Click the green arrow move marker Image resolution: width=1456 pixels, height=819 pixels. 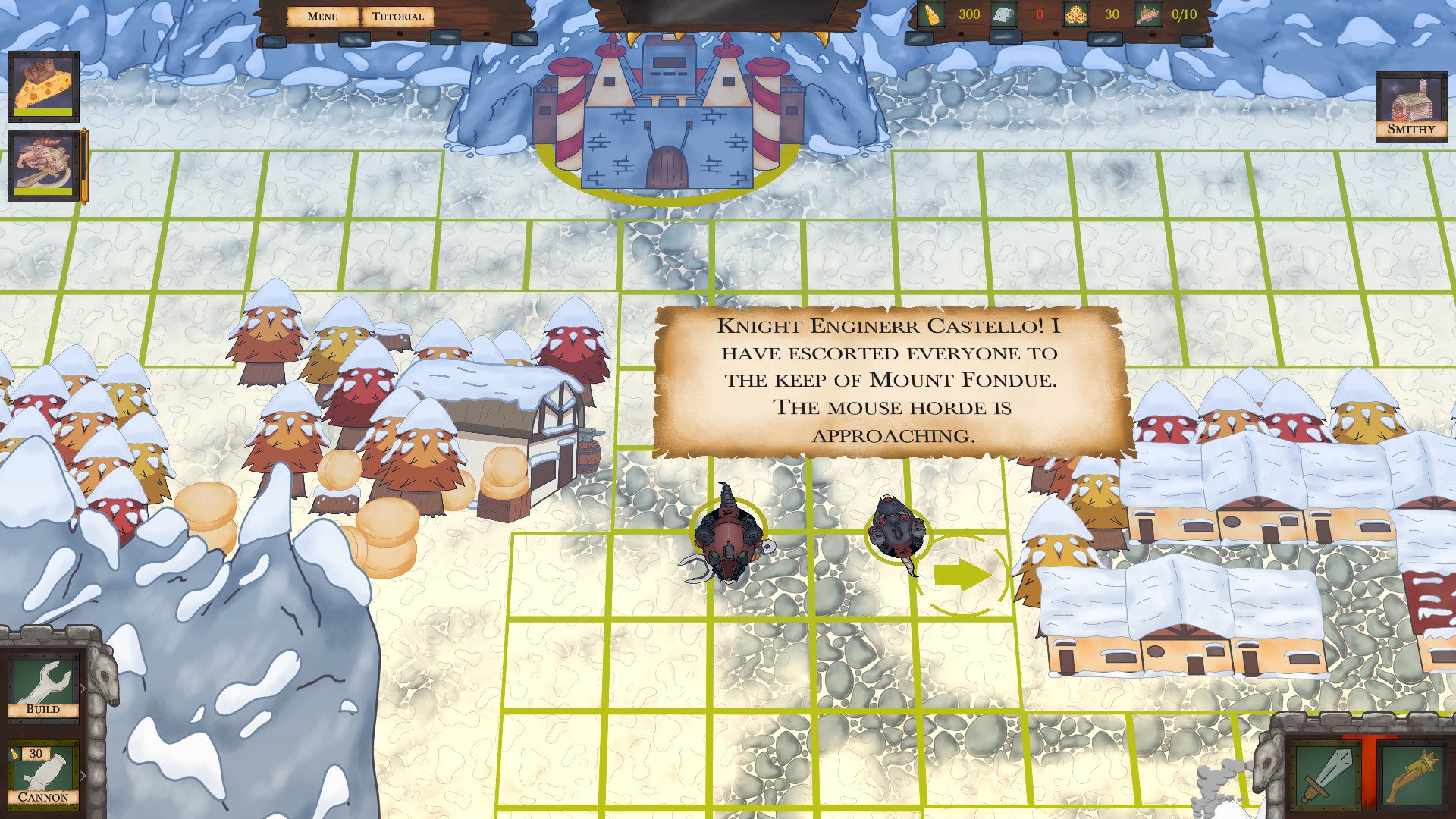pos(961,576)
